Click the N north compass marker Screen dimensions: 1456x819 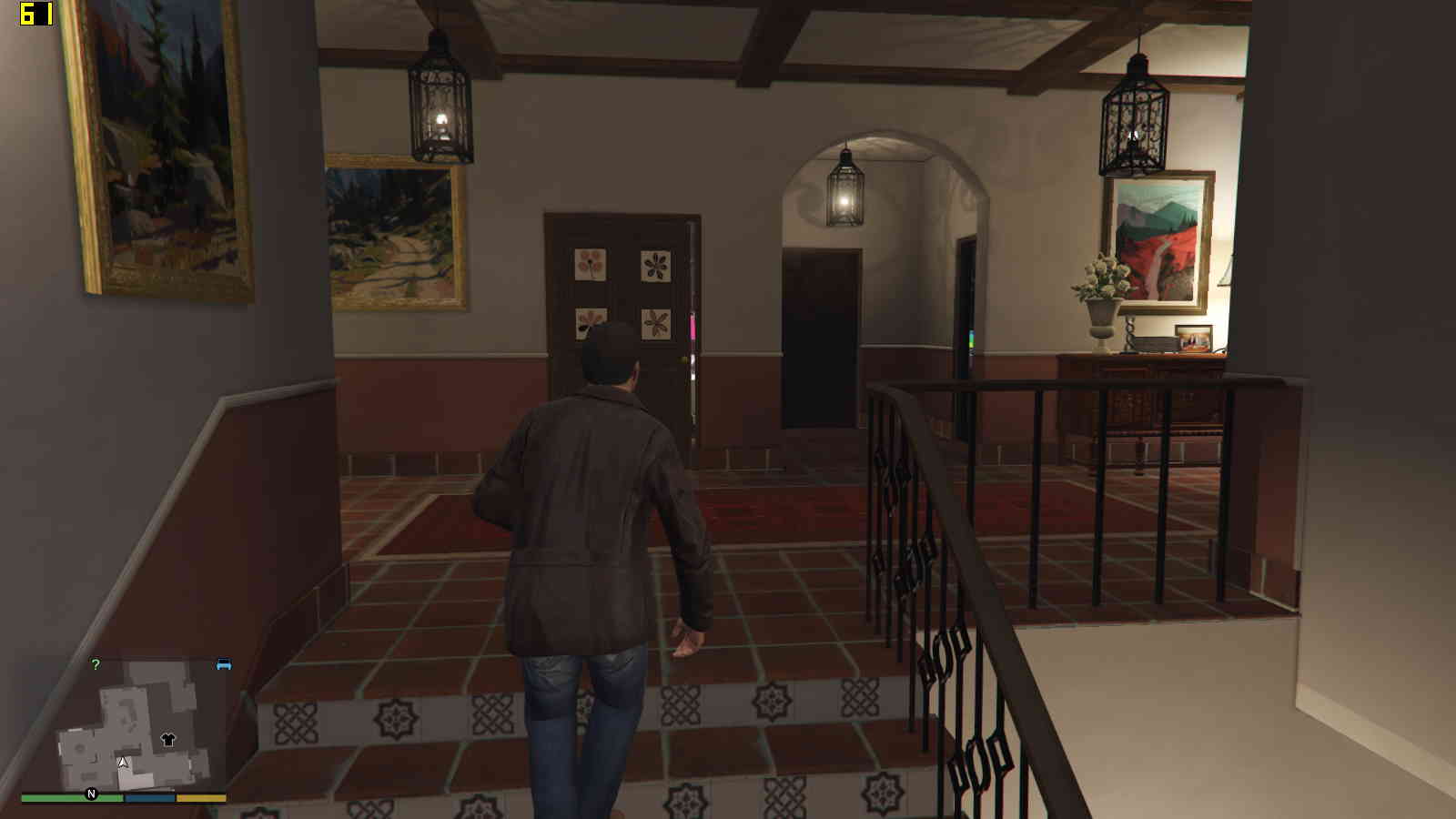click(x=91, y=794)
